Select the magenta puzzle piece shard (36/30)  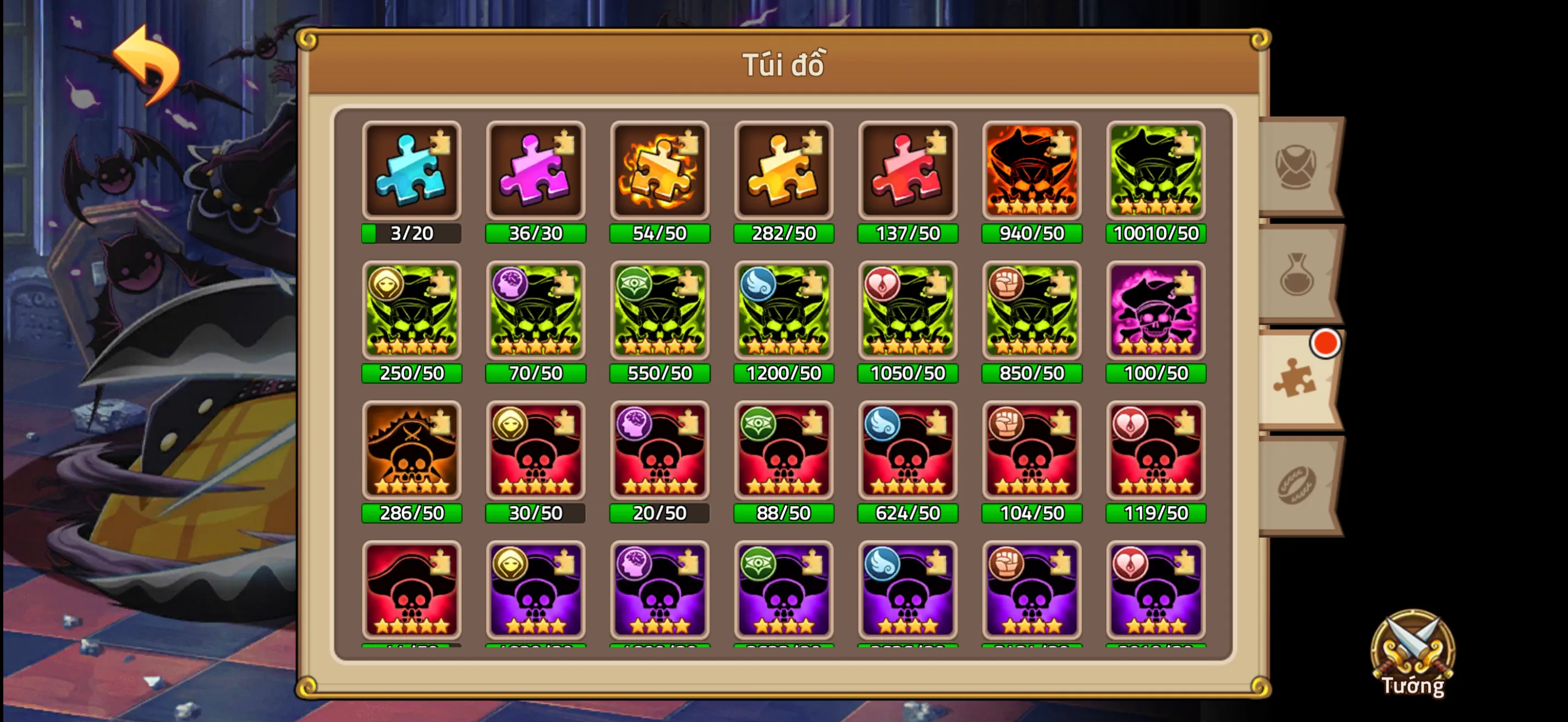(536, 172)
